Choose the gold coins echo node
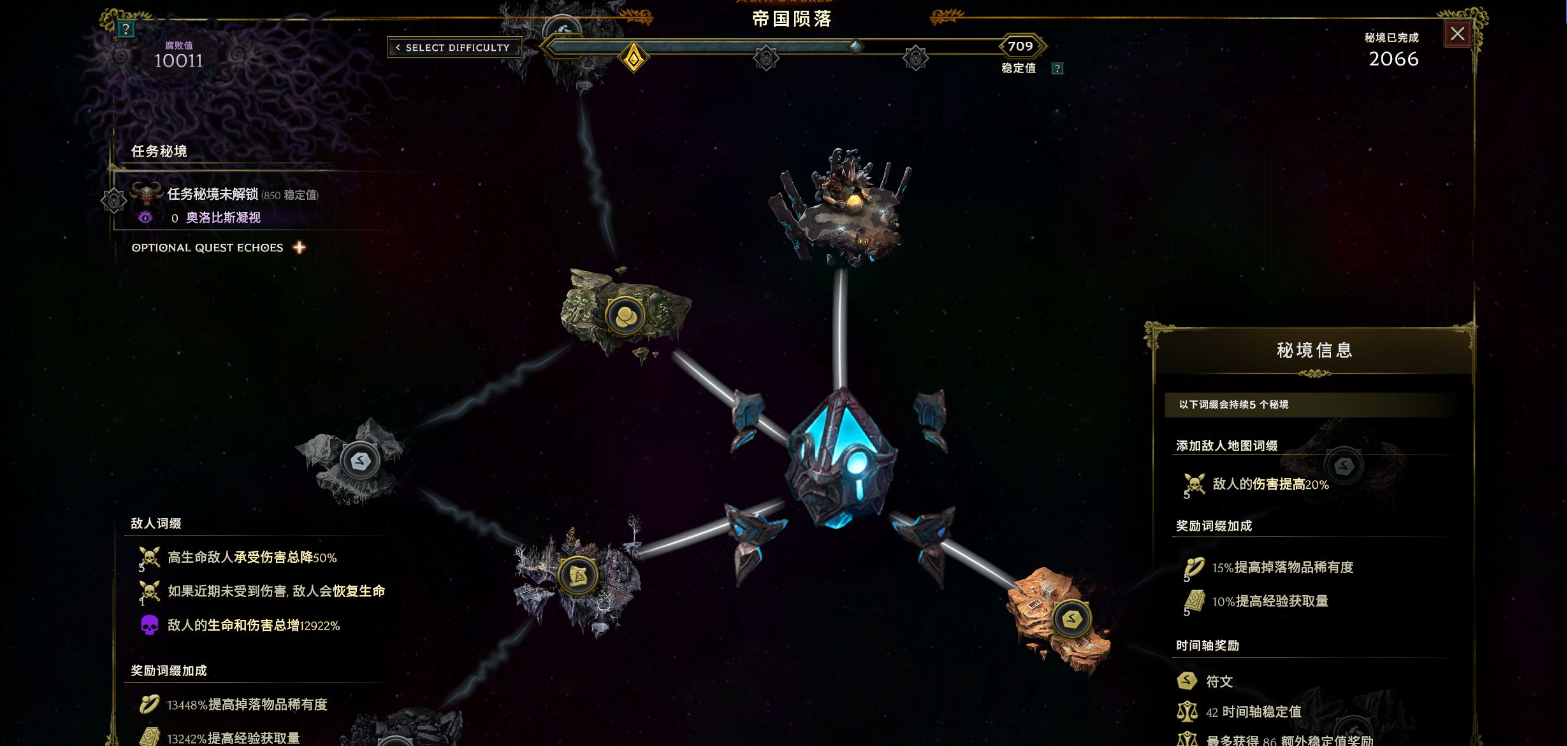 (x=625, y=316)
